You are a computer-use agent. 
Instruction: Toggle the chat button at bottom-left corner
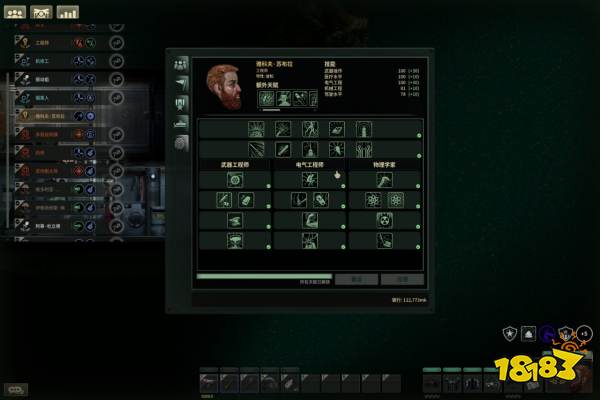(15, 389)
